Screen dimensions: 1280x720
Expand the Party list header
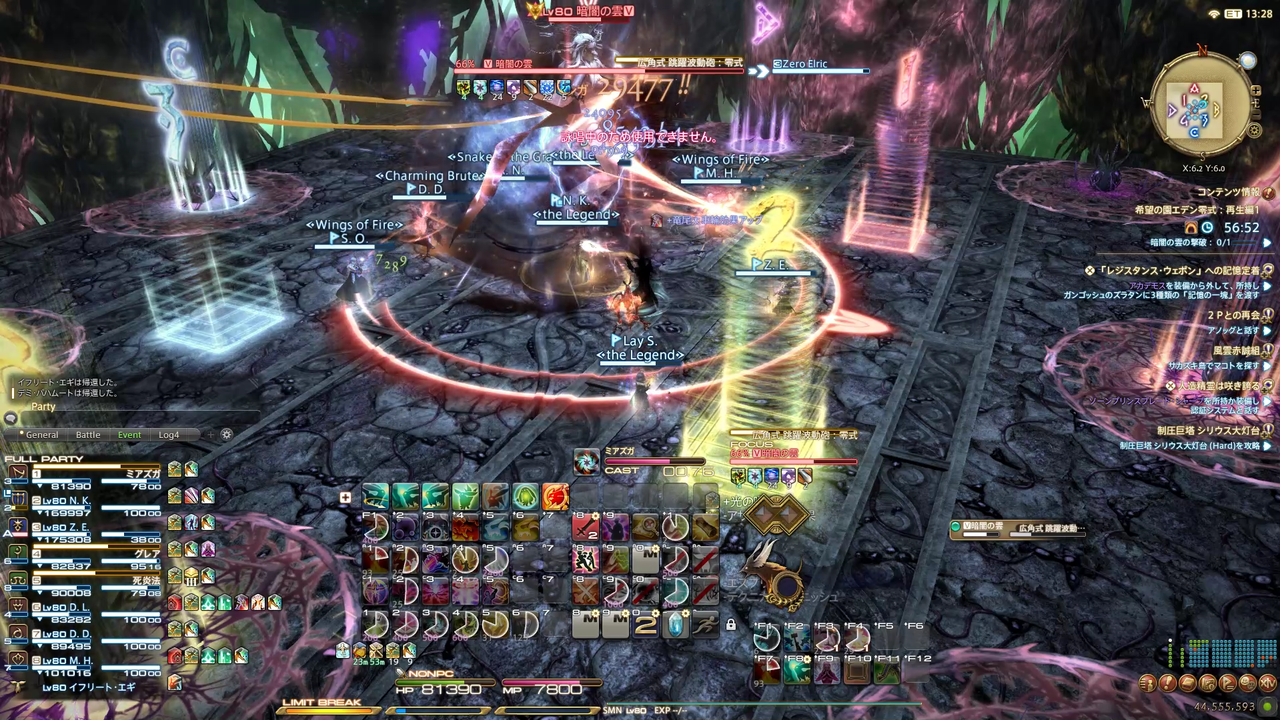tap(43, 406)
